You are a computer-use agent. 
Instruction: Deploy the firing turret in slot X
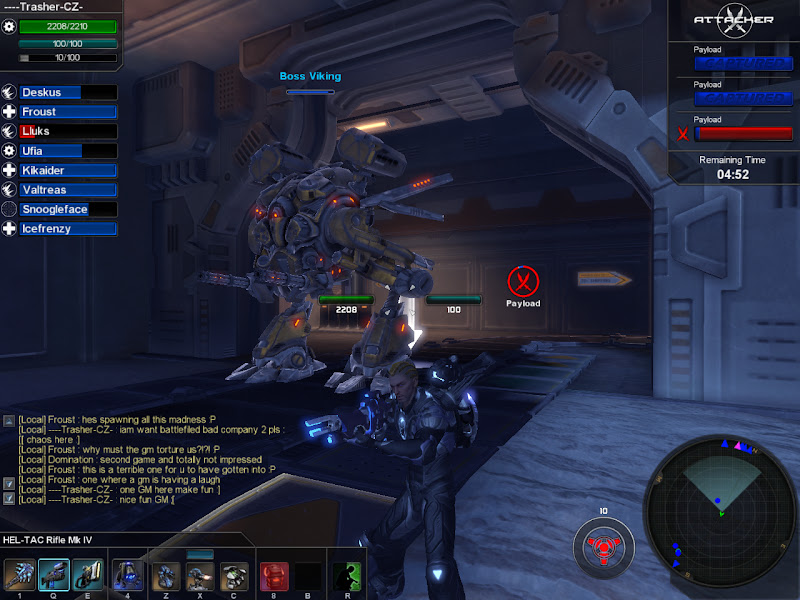(200, 575)
